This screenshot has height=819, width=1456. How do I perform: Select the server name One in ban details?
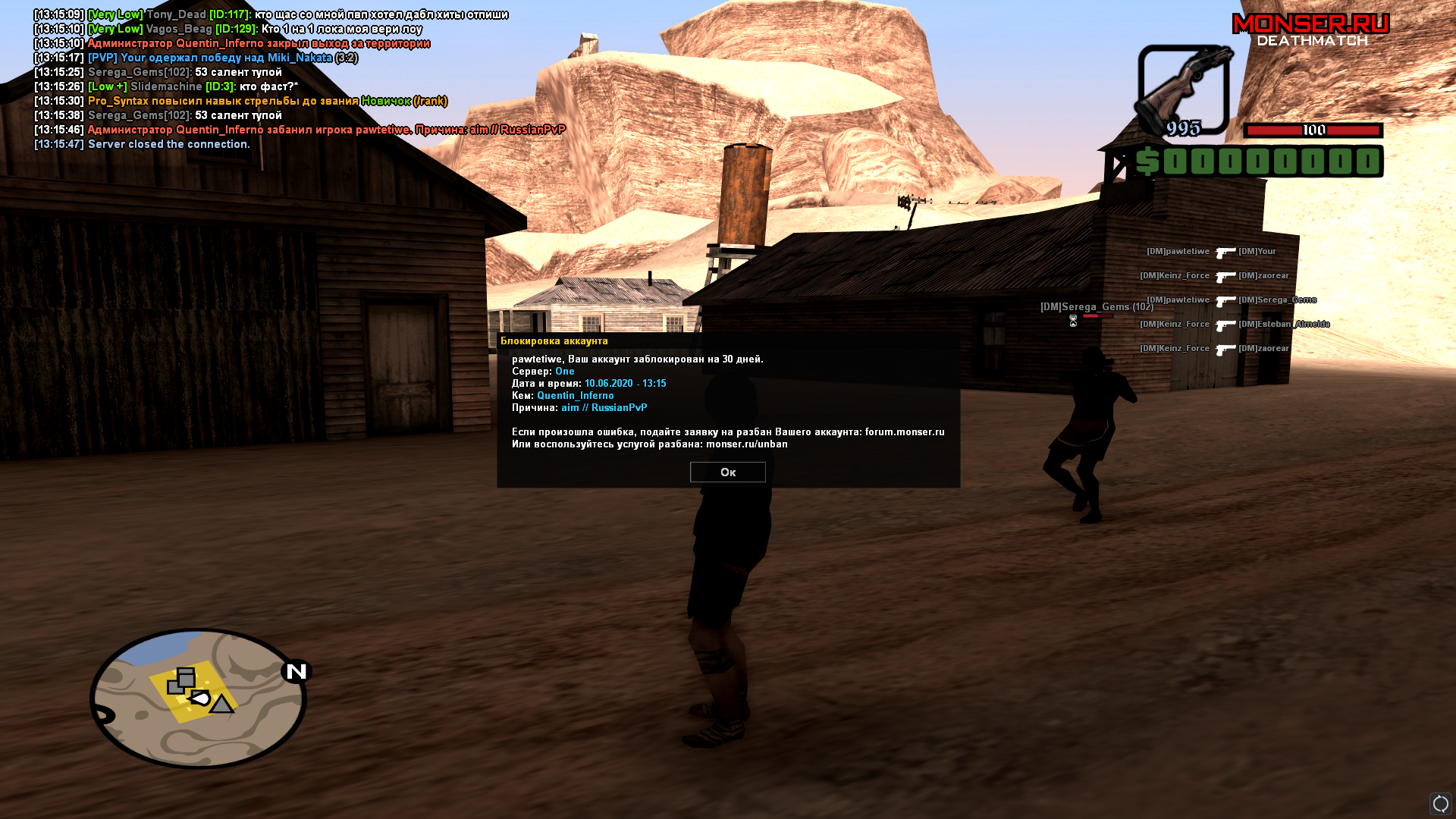tap(565, 371)
